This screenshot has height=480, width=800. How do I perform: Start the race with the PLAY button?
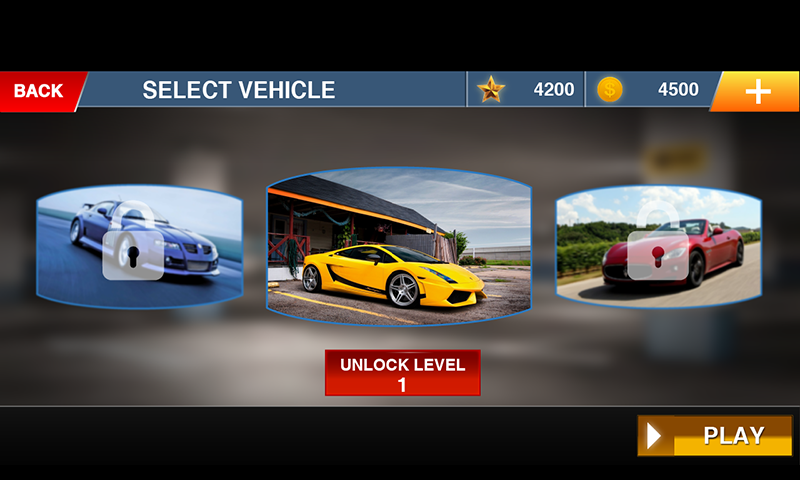click(x=715, y=436)
